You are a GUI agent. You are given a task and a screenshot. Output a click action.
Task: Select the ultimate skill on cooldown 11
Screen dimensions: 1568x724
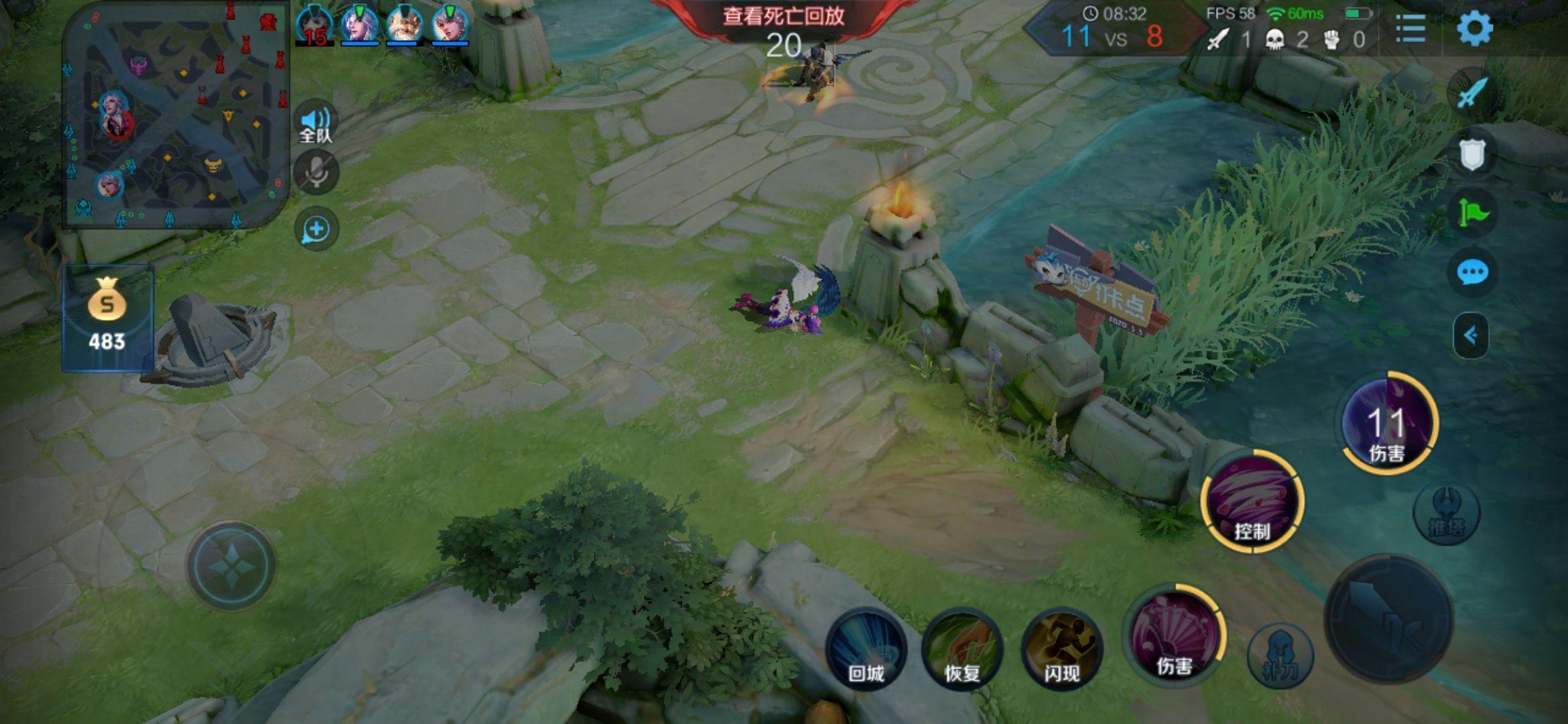point(1387,424)
